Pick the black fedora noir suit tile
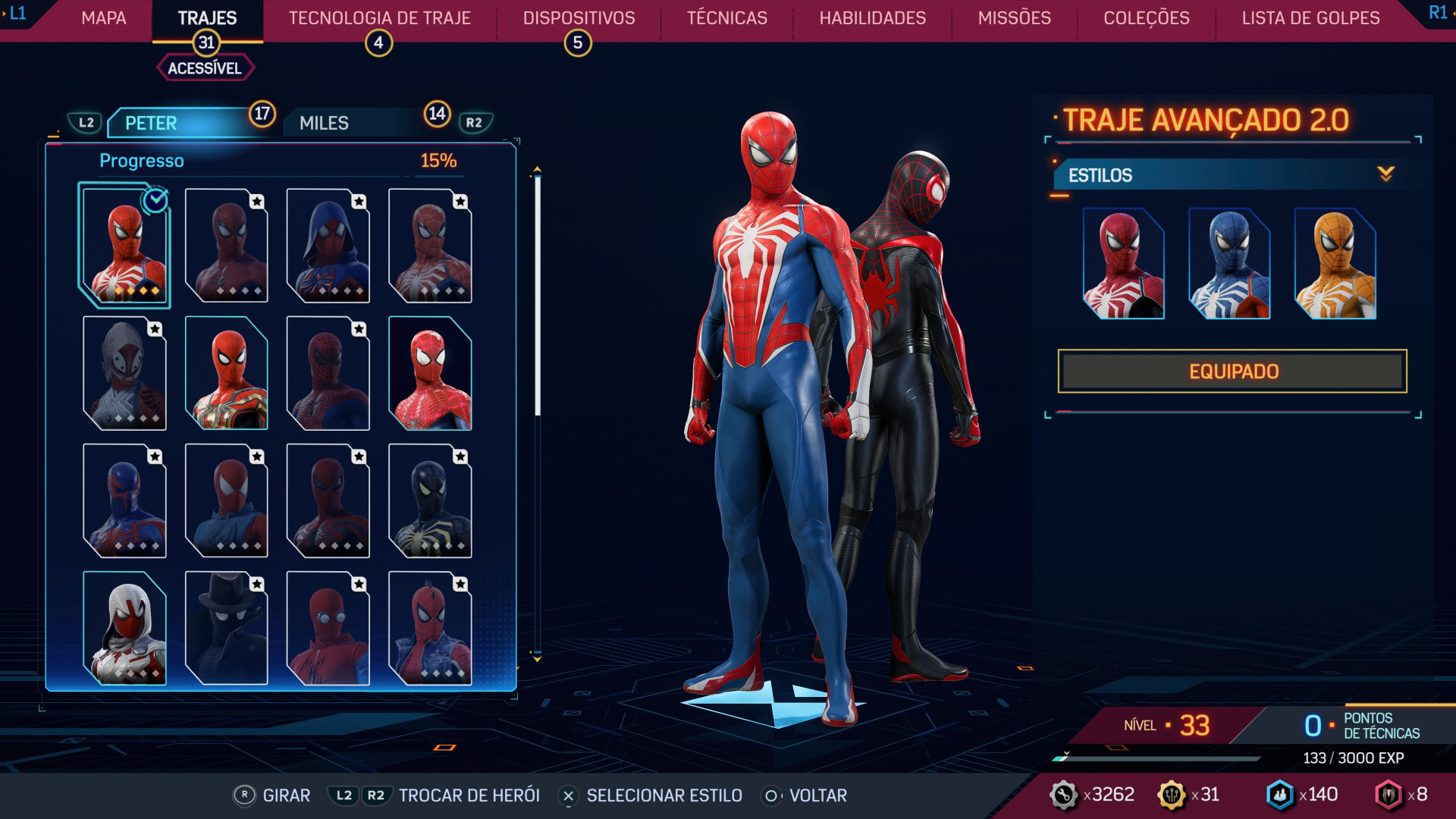This screenshot has height=819, width=1456. (x=226, y=629)
